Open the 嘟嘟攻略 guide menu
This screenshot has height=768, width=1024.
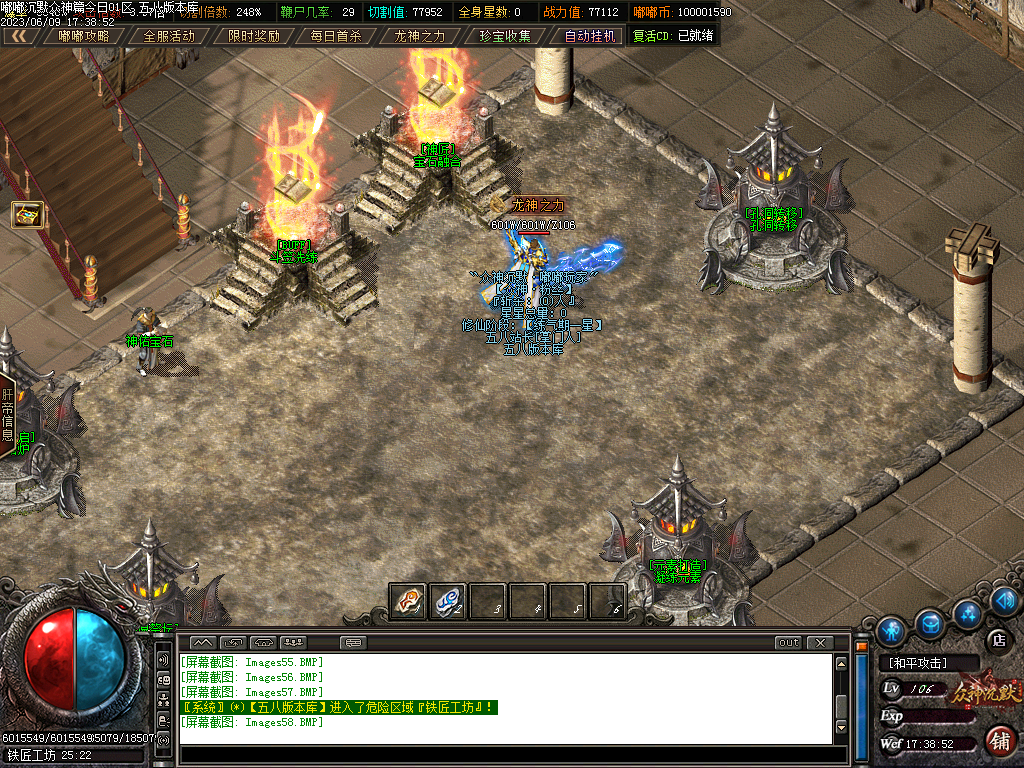pos(84,36)
